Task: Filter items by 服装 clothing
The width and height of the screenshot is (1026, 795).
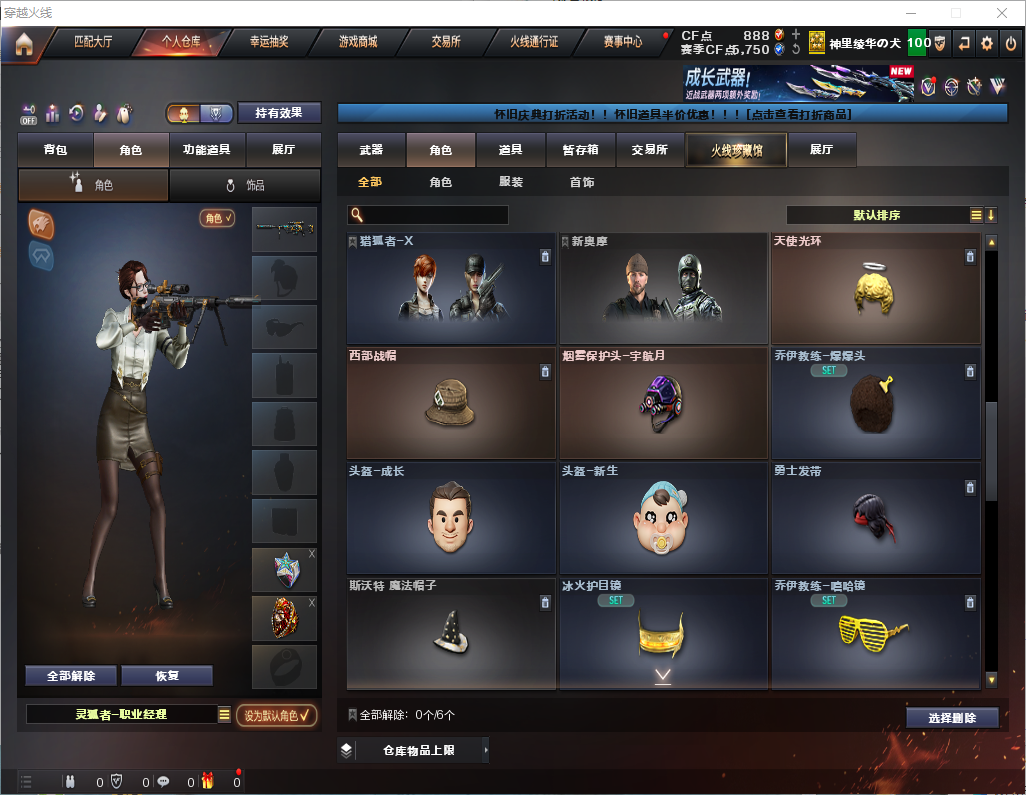Action: (511, 182)
